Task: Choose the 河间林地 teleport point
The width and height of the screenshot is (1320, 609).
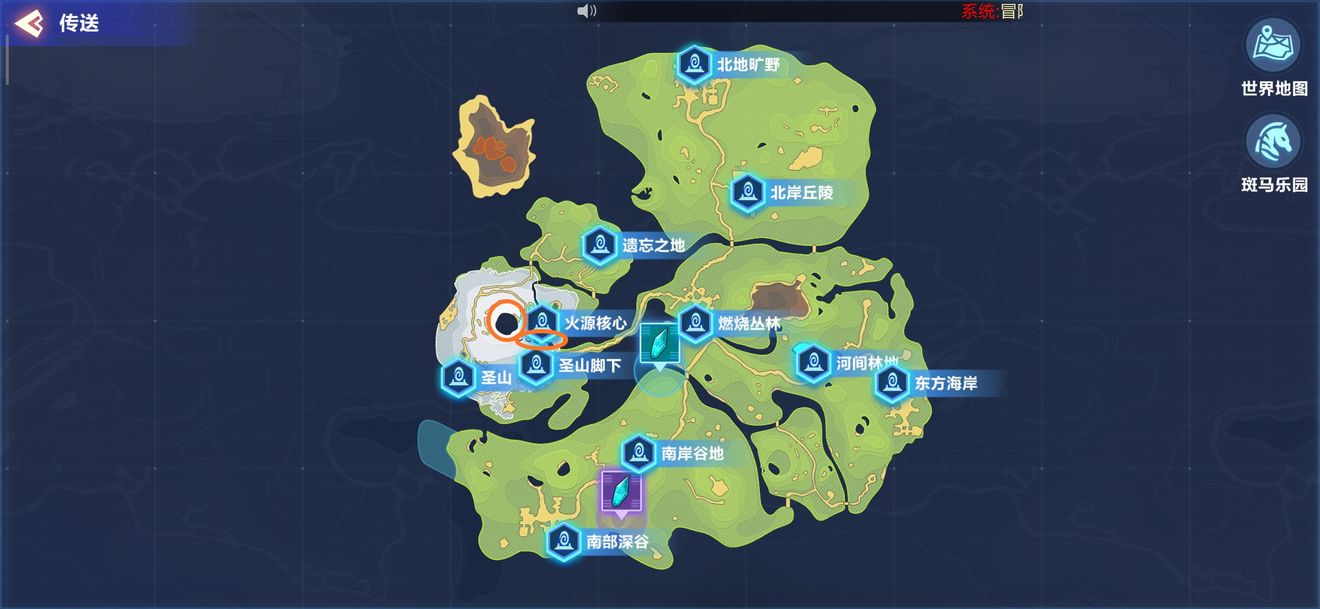Action: point(814,362)
